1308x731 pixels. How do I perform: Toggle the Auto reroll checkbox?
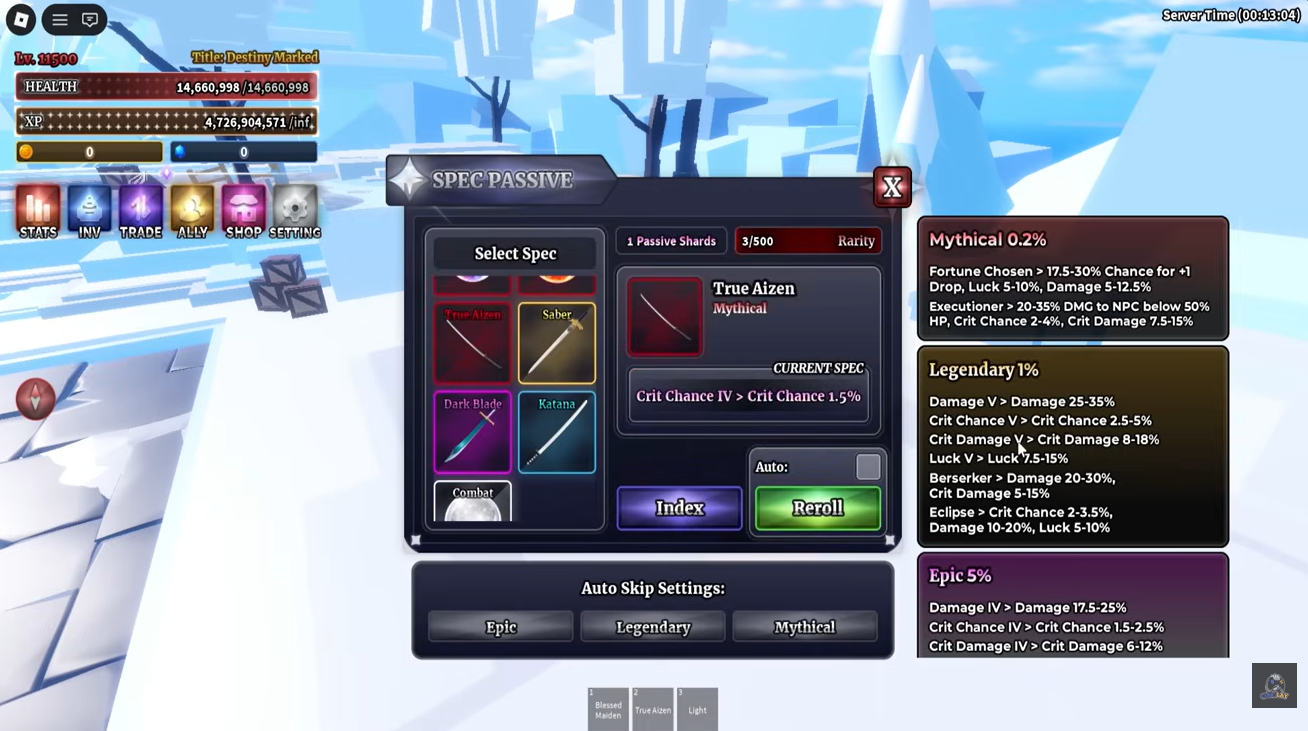(868, 467)
